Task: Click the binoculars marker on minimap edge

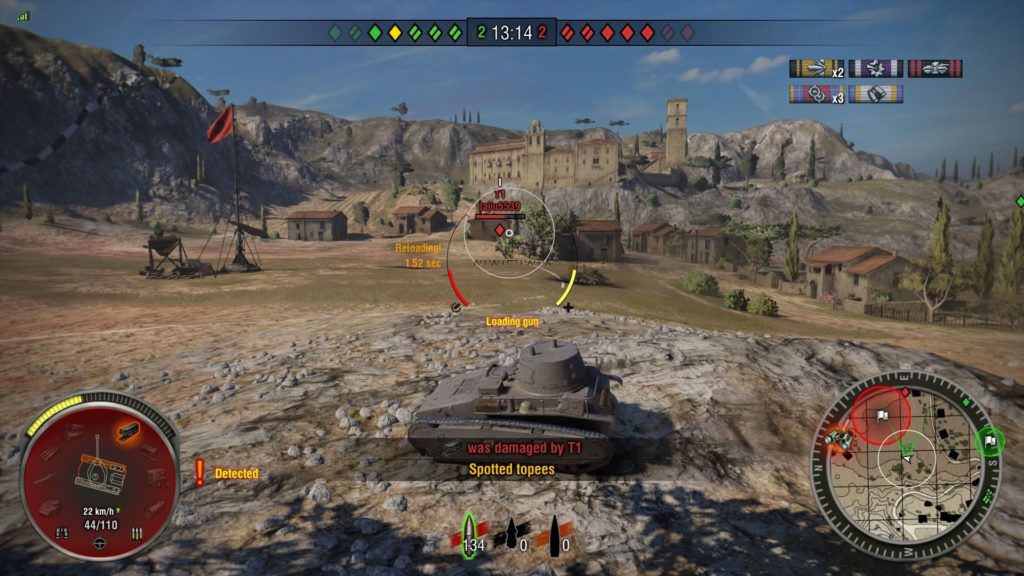Action: [836, 440]
